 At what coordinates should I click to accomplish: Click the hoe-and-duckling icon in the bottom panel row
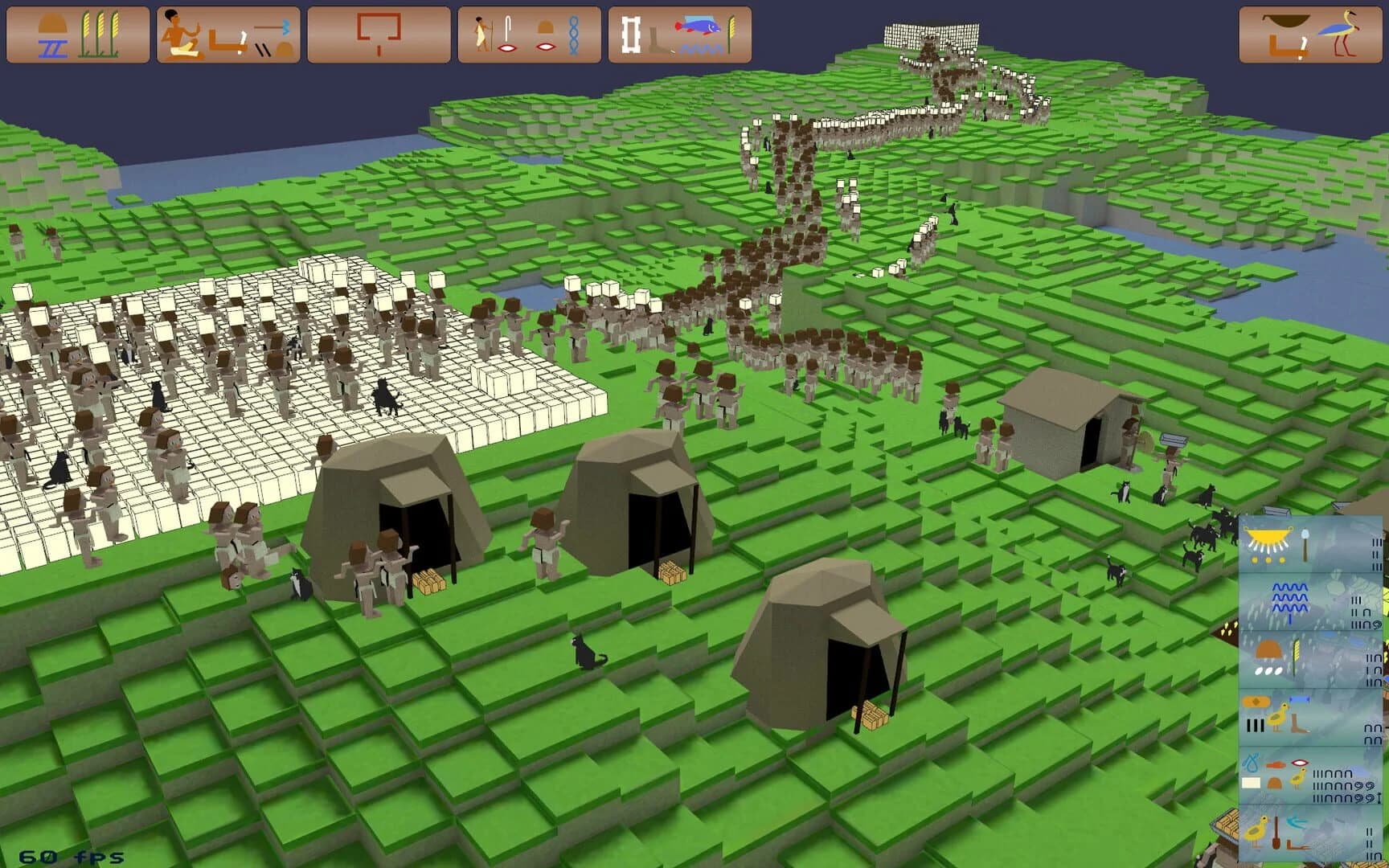coord(1268,830)
